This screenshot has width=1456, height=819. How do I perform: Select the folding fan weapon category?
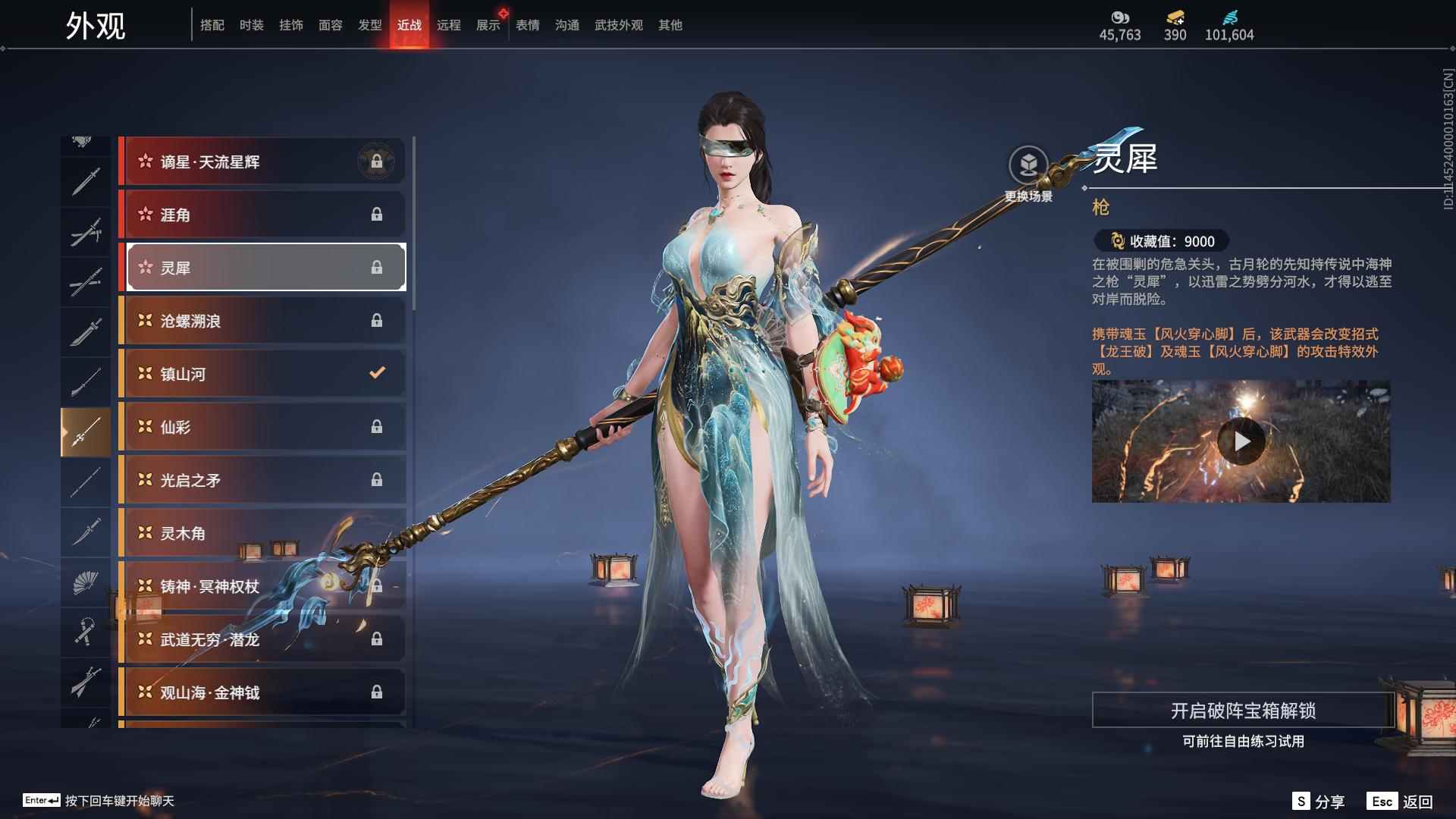coord(85,582)
